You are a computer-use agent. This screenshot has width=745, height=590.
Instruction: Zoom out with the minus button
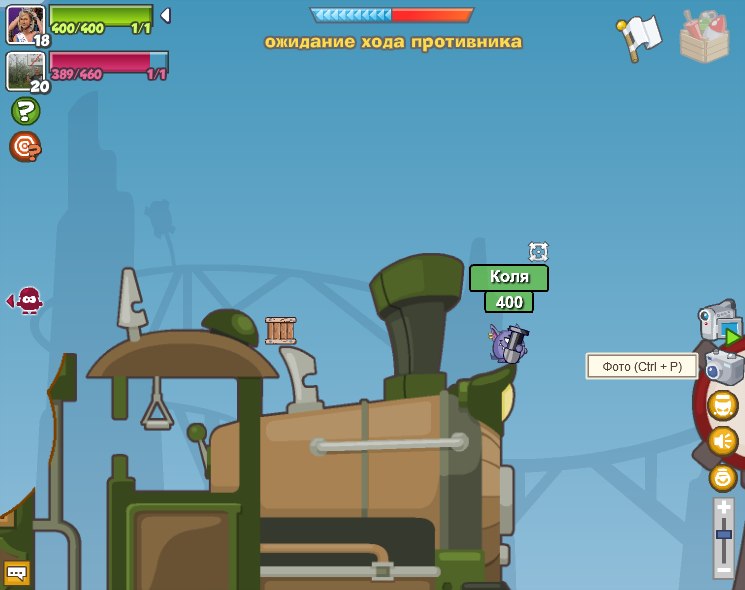click(723, 568)
